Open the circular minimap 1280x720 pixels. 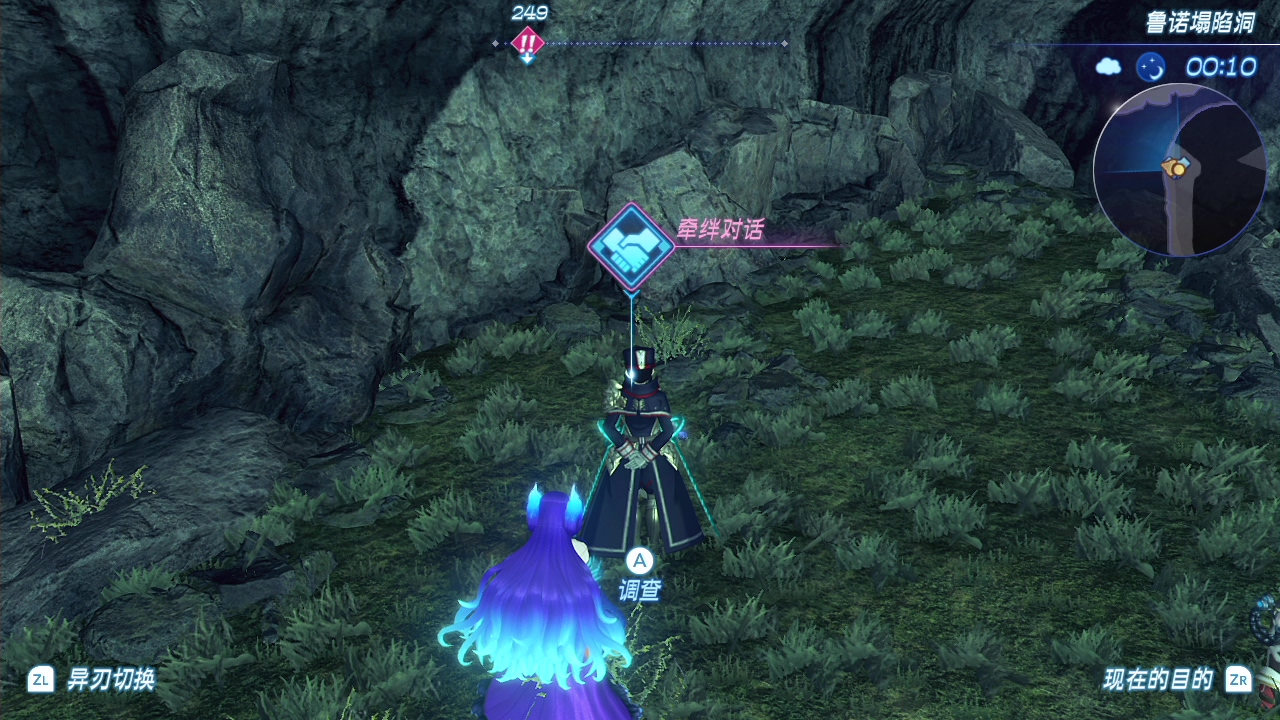pyautogui.click(x=1178, y=170)
